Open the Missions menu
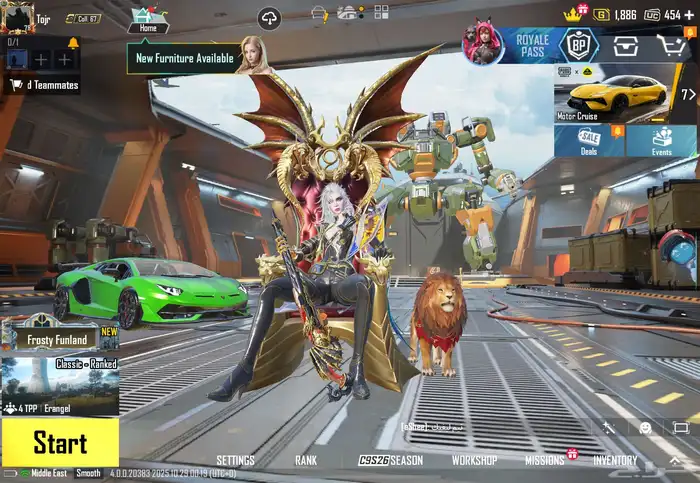The image size is (700, 483). (x=545, y=461)
